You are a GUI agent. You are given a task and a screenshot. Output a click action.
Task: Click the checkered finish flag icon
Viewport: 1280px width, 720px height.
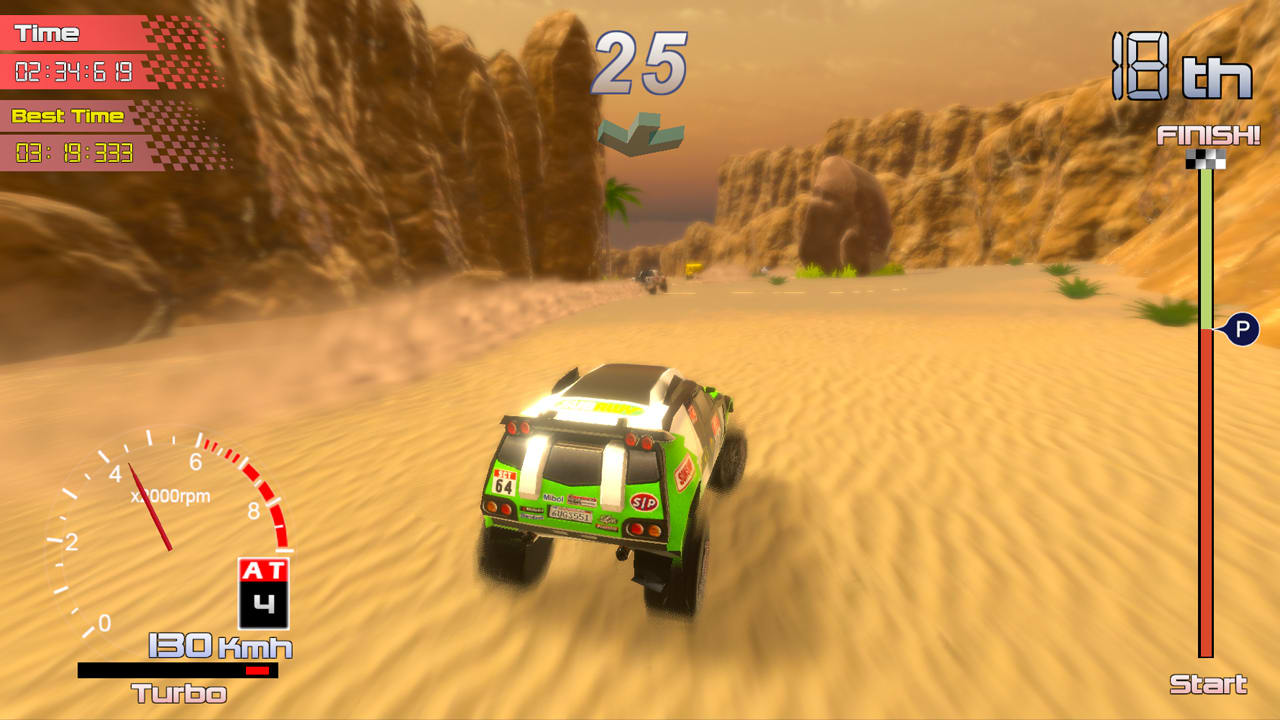(1205, 159)
